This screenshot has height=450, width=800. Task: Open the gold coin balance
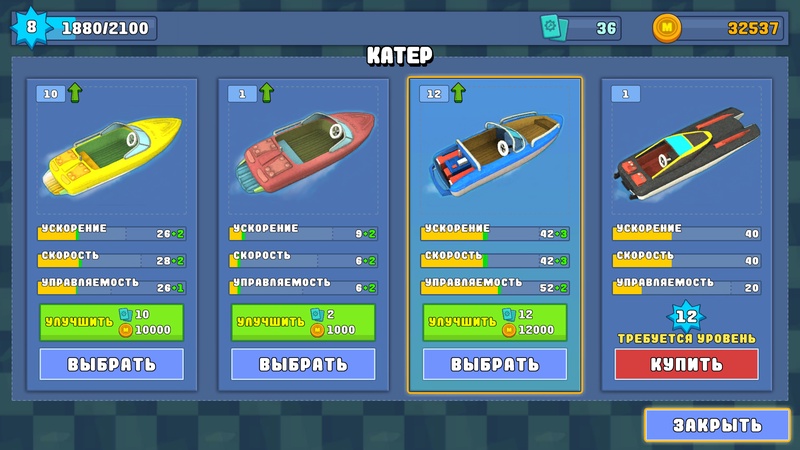(x=718, y=28)
